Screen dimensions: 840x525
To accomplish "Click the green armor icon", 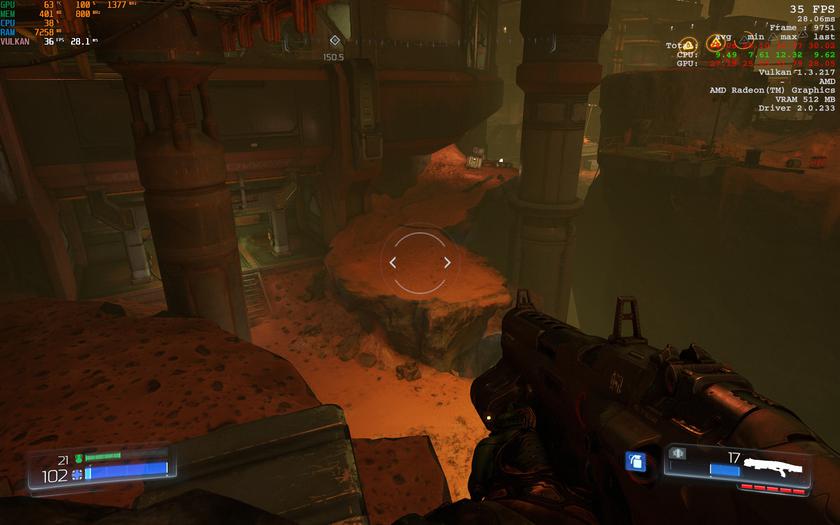I will click(78, 458).
